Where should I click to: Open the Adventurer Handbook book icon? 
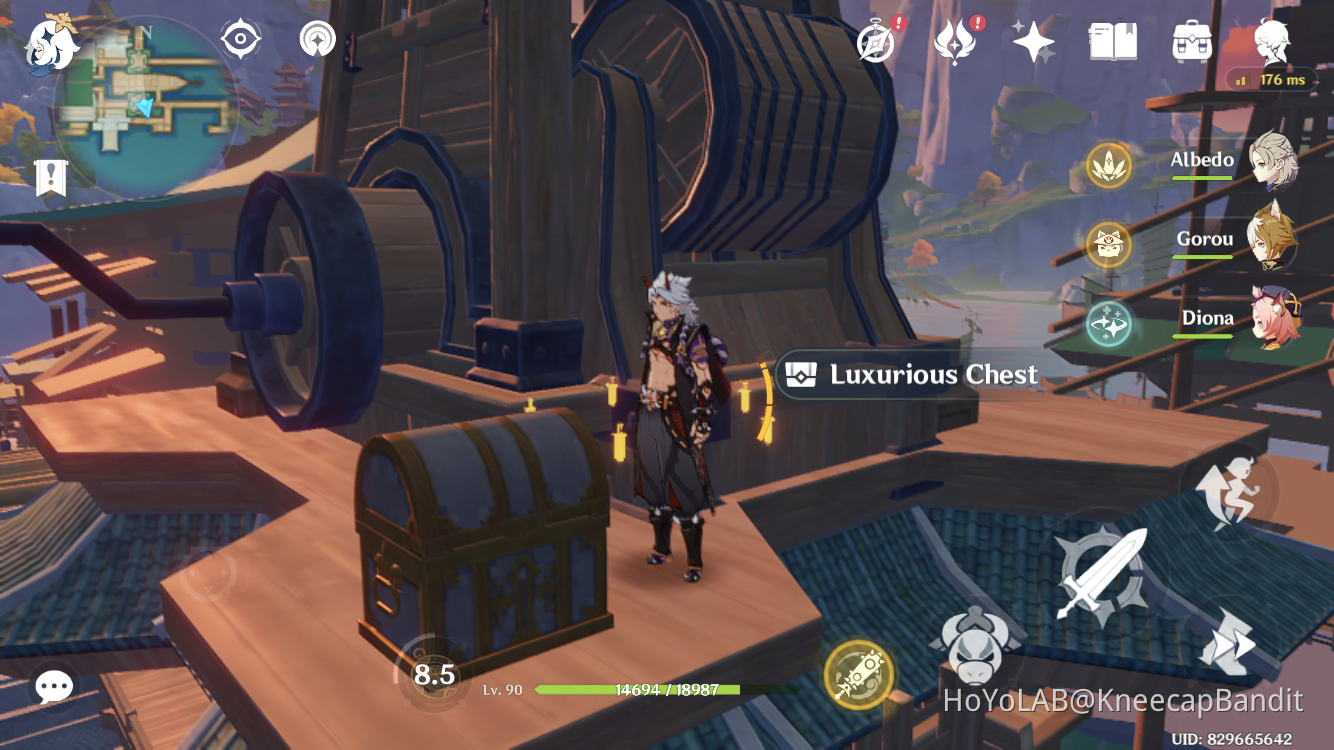pyautogui.click(x=1112, y=42)
